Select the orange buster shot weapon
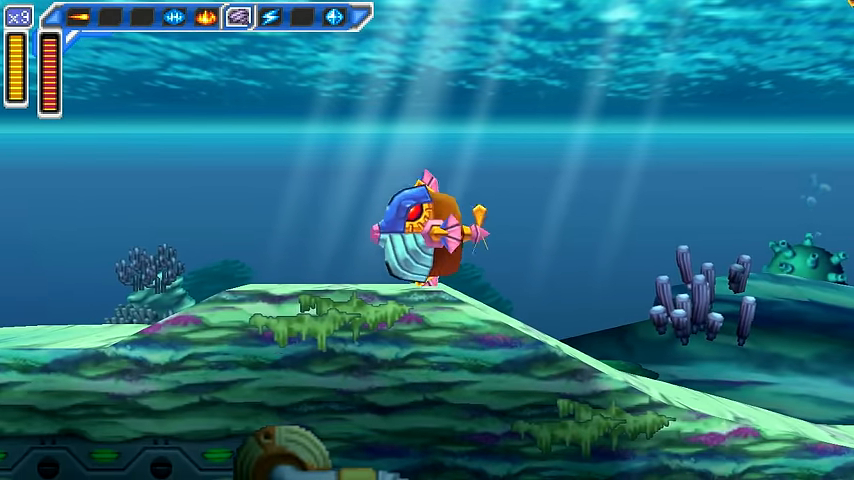 point(78,17)
